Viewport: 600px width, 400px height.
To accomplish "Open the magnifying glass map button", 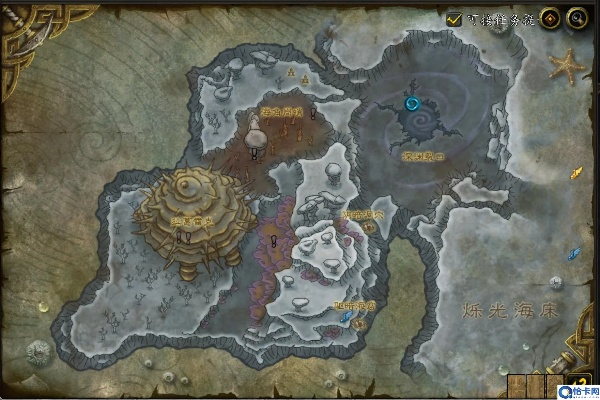I will [575, 18].
